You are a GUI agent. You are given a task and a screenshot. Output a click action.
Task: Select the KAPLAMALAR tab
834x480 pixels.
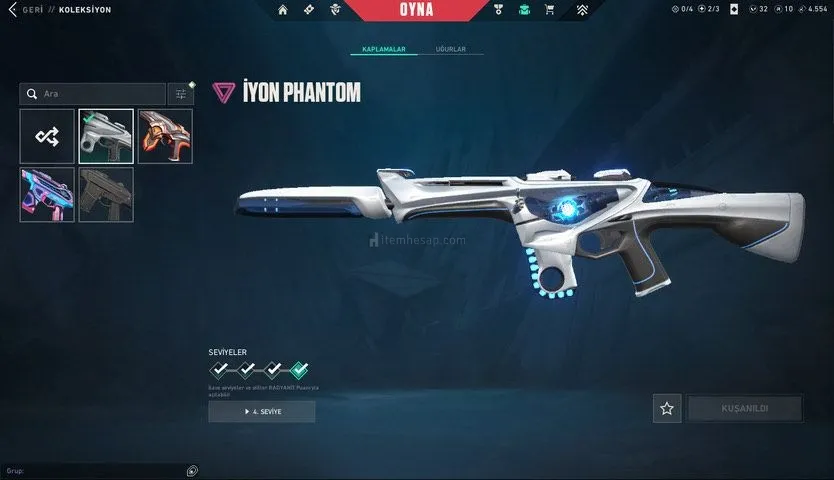tap(383, 49)
